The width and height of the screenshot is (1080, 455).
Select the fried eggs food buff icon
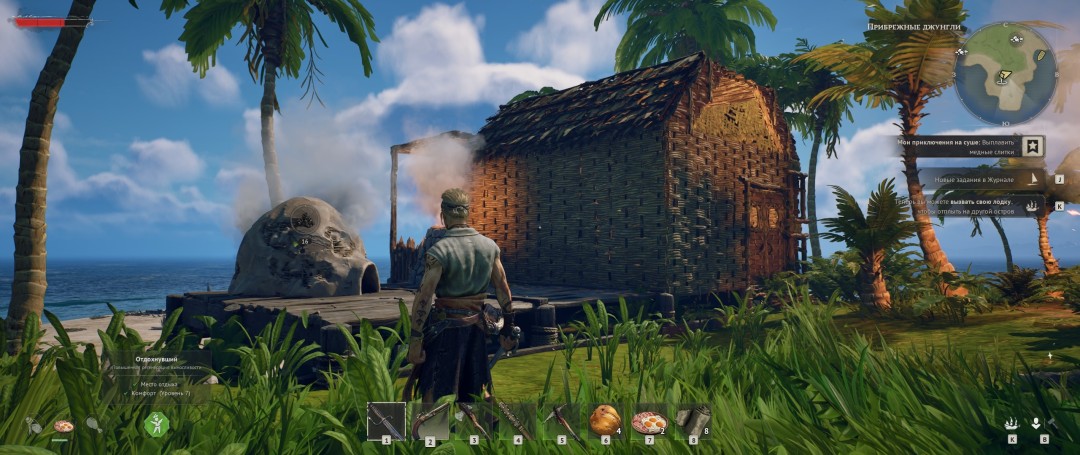63,425
